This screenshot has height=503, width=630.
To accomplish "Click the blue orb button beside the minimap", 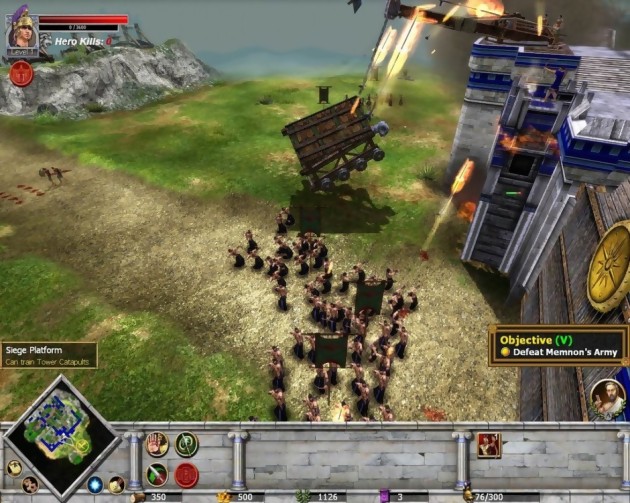I will pos(95,485).
